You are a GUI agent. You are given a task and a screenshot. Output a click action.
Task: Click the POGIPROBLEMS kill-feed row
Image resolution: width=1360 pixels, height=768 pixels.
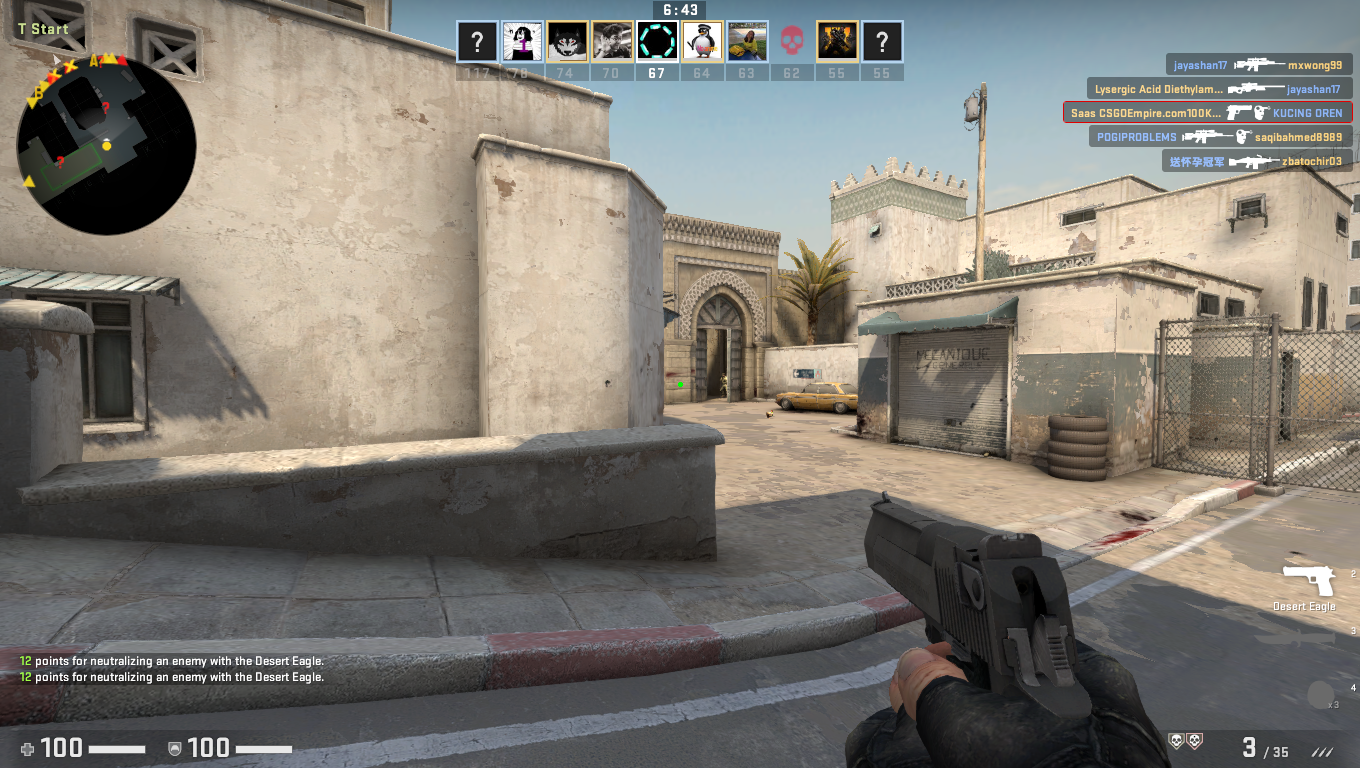tap(1220, 137)
